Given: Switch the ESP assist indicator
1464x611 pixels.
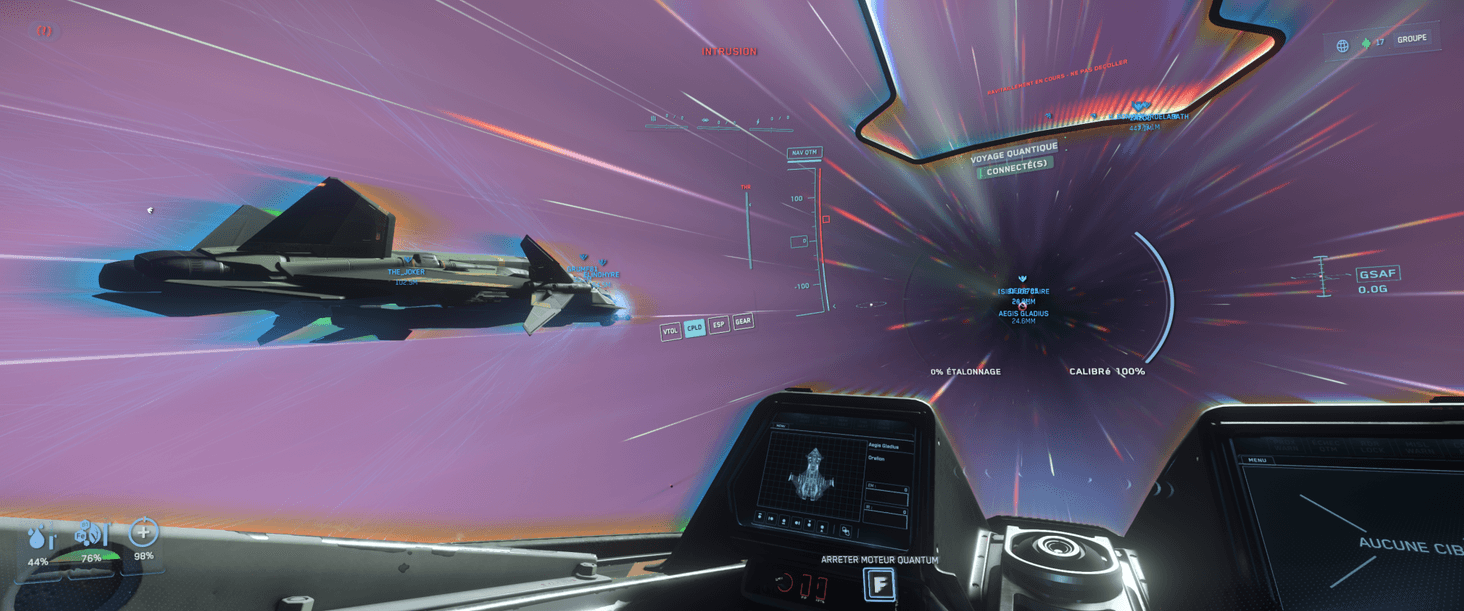Looking at the screenshot, I should (718, 325).
